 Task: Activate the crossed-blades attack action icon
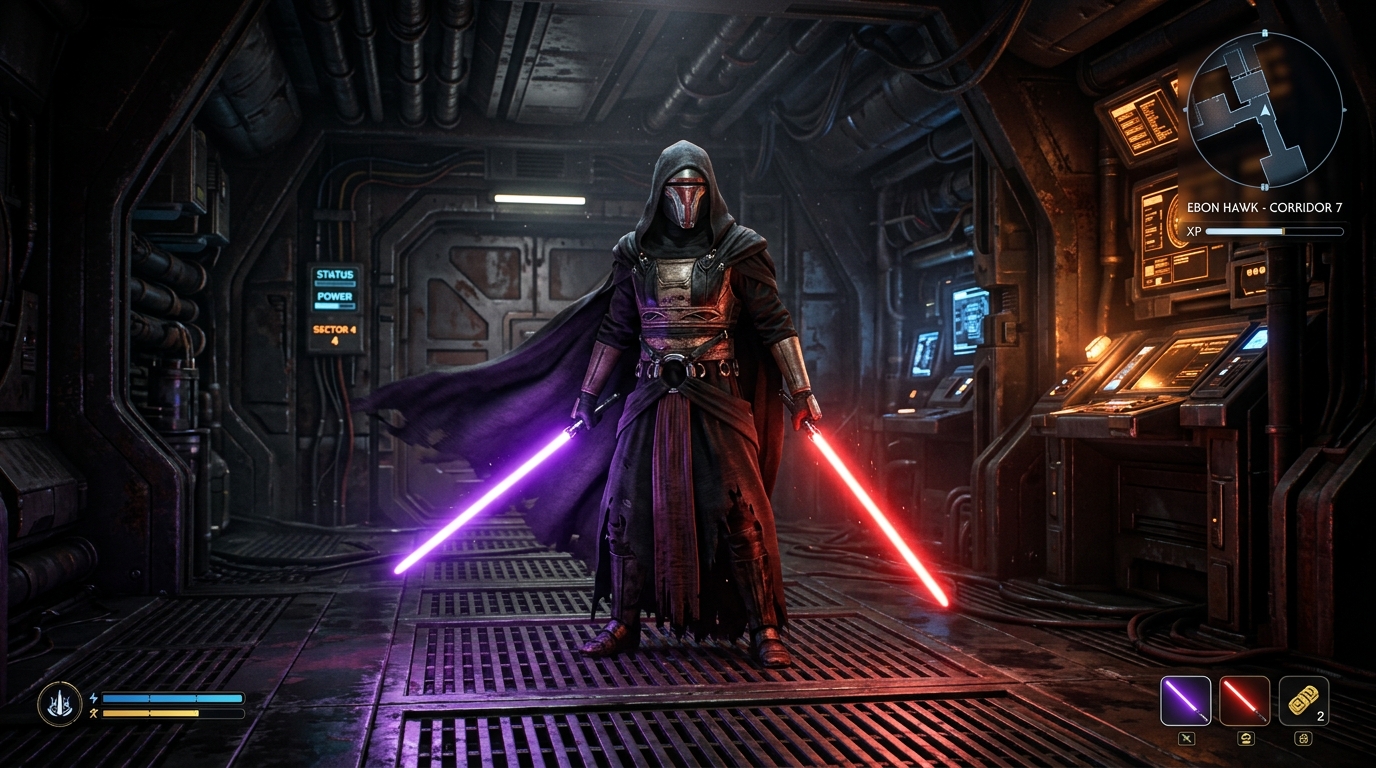point(1187,738)
